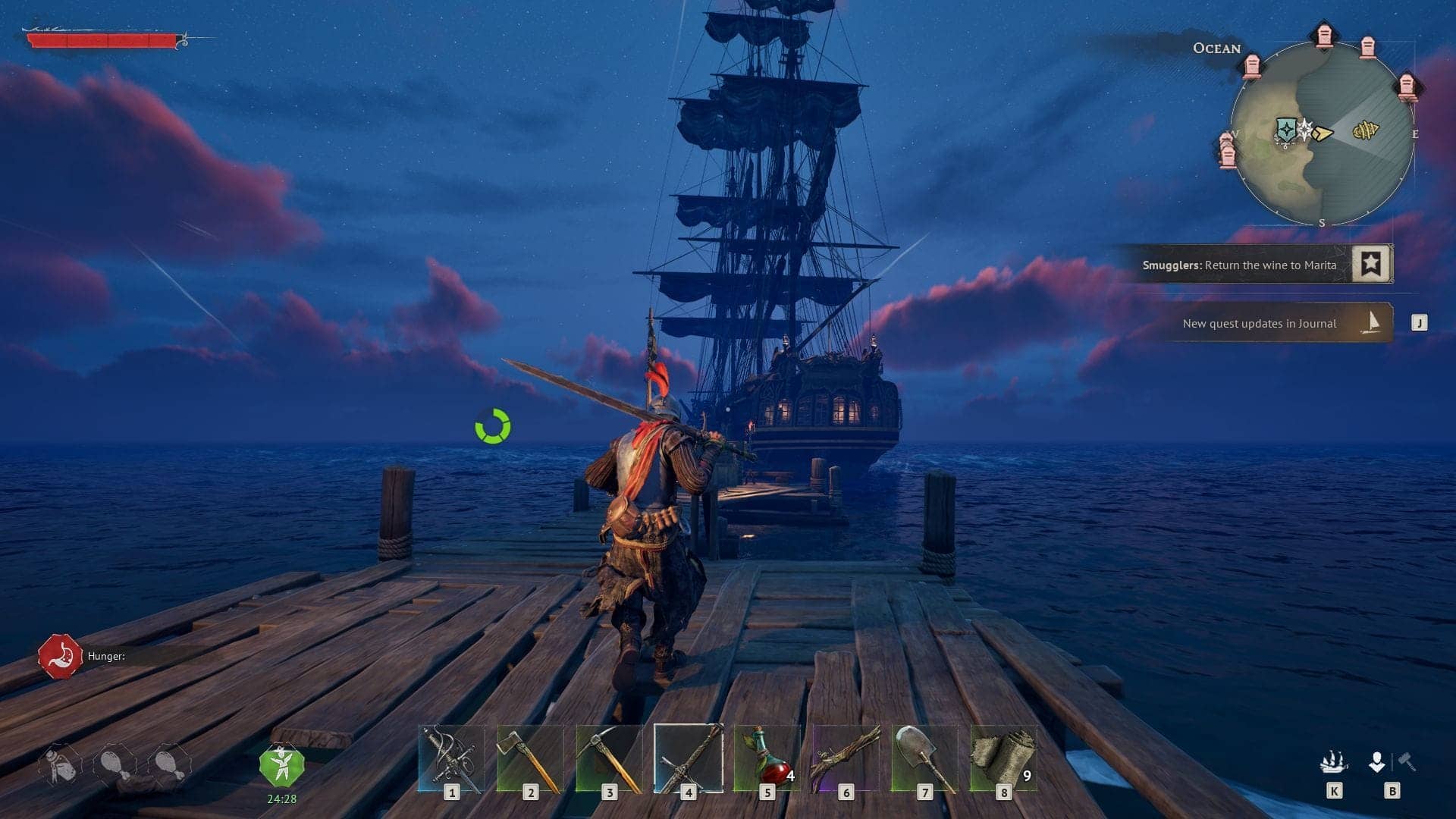This screenshot has width=1456, height=819.
Task: Click the potion bottle food slot
Action: pos(61,766)
